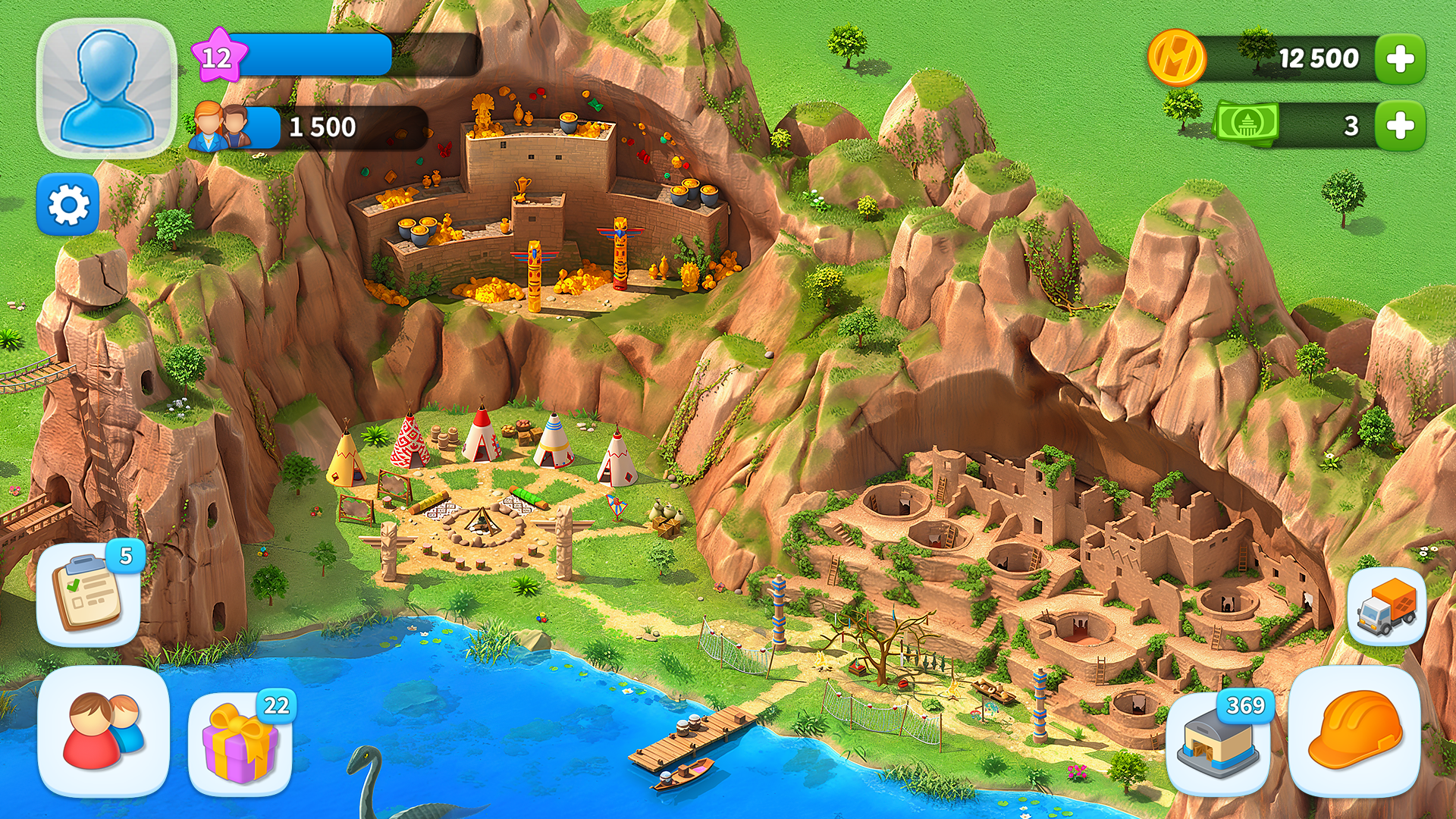Viewport: 1456px width, 819px height.
Task: Tap the gold coin currency icon
Action: tap(1176, 58)
